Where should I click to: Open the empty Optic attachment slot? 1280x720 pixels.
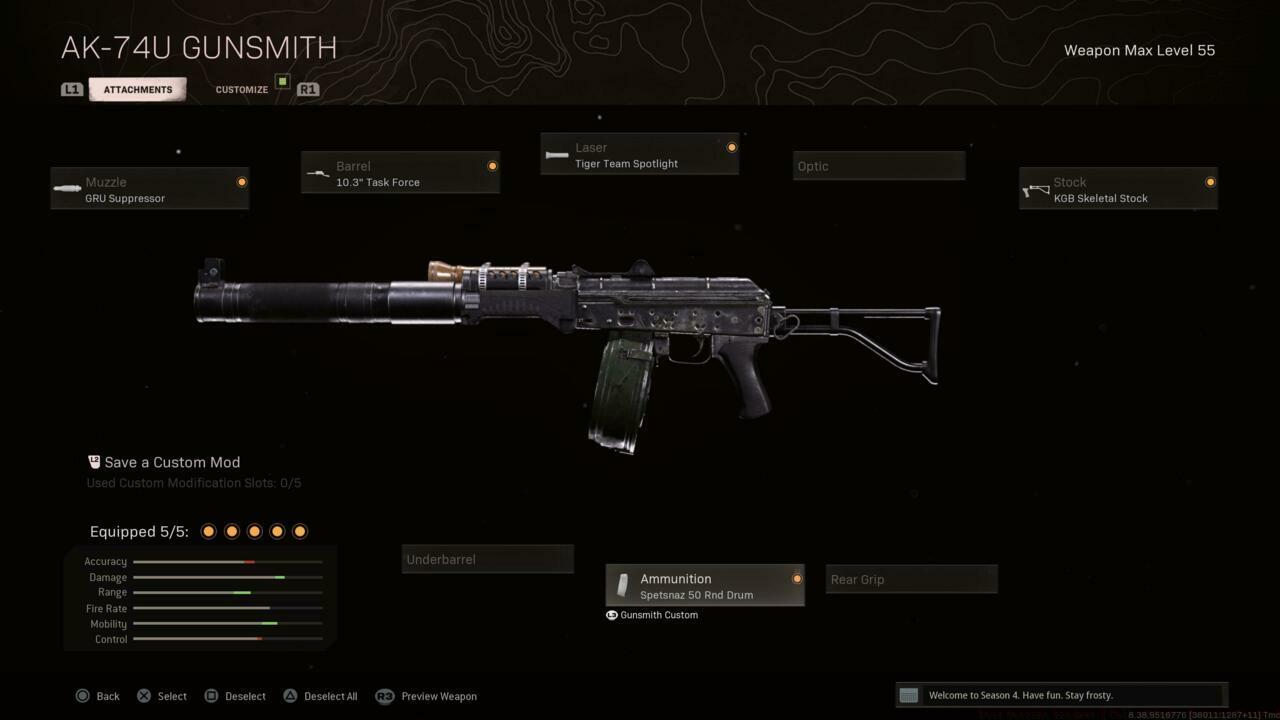tap(877, 166)
